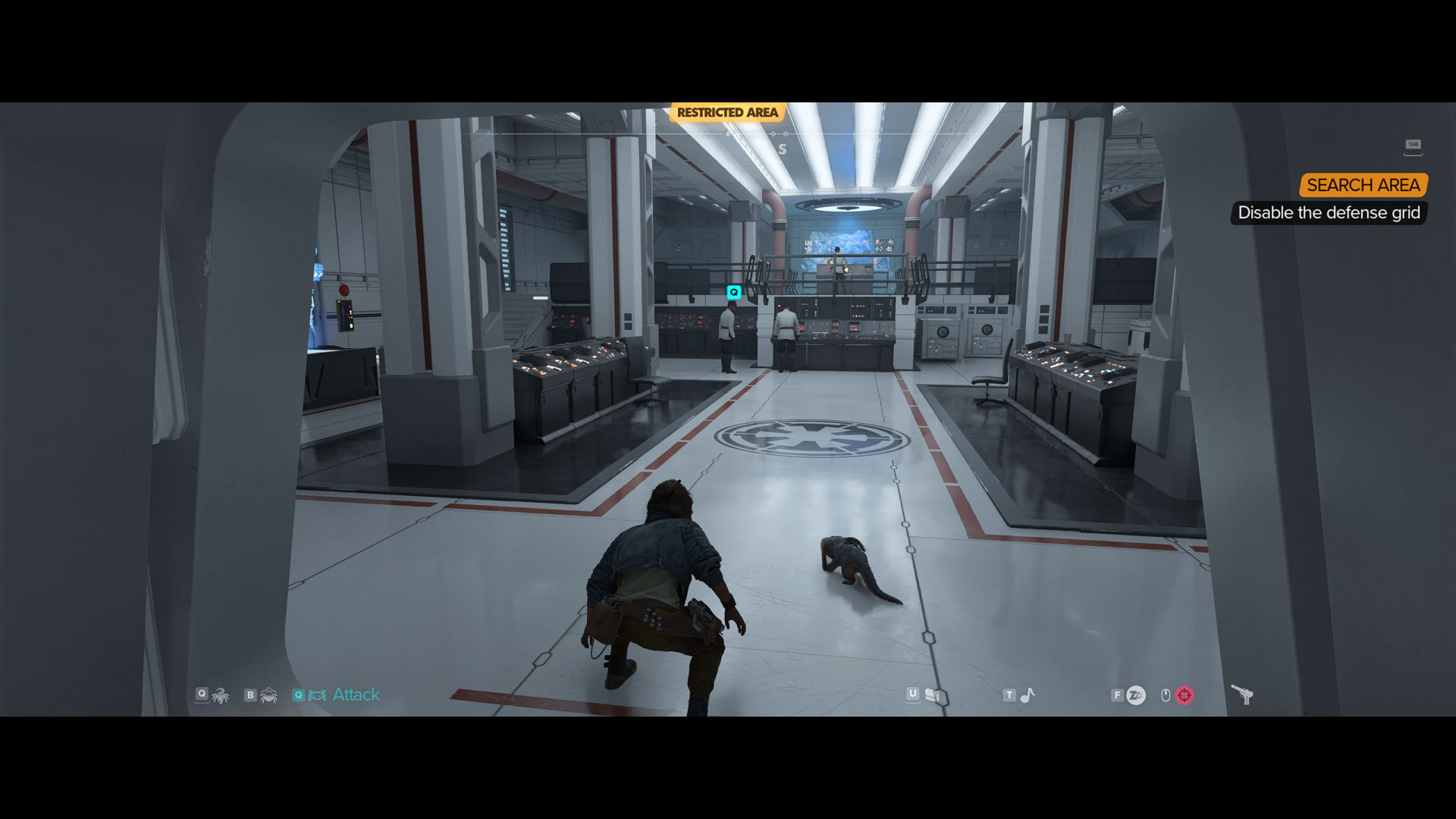1456x819 pixels.
Task: Activate the red crosshair aim icon
Action: 1184,695
